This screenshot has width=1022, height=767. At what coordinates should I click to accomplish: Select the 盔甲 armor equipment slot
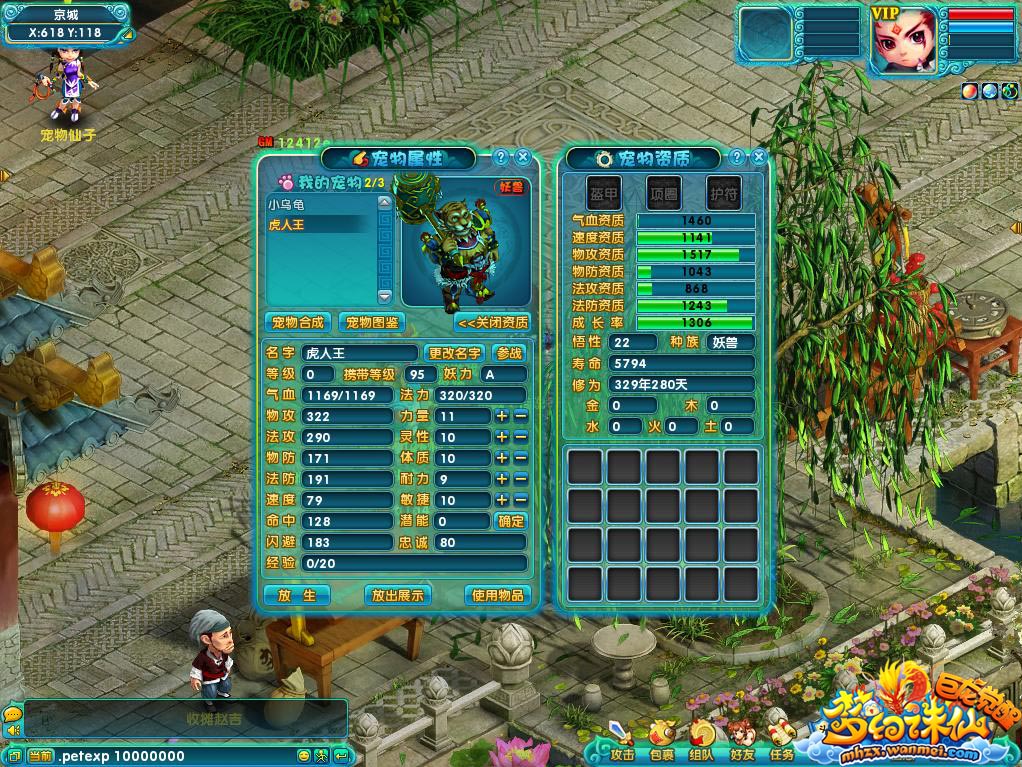604,193
